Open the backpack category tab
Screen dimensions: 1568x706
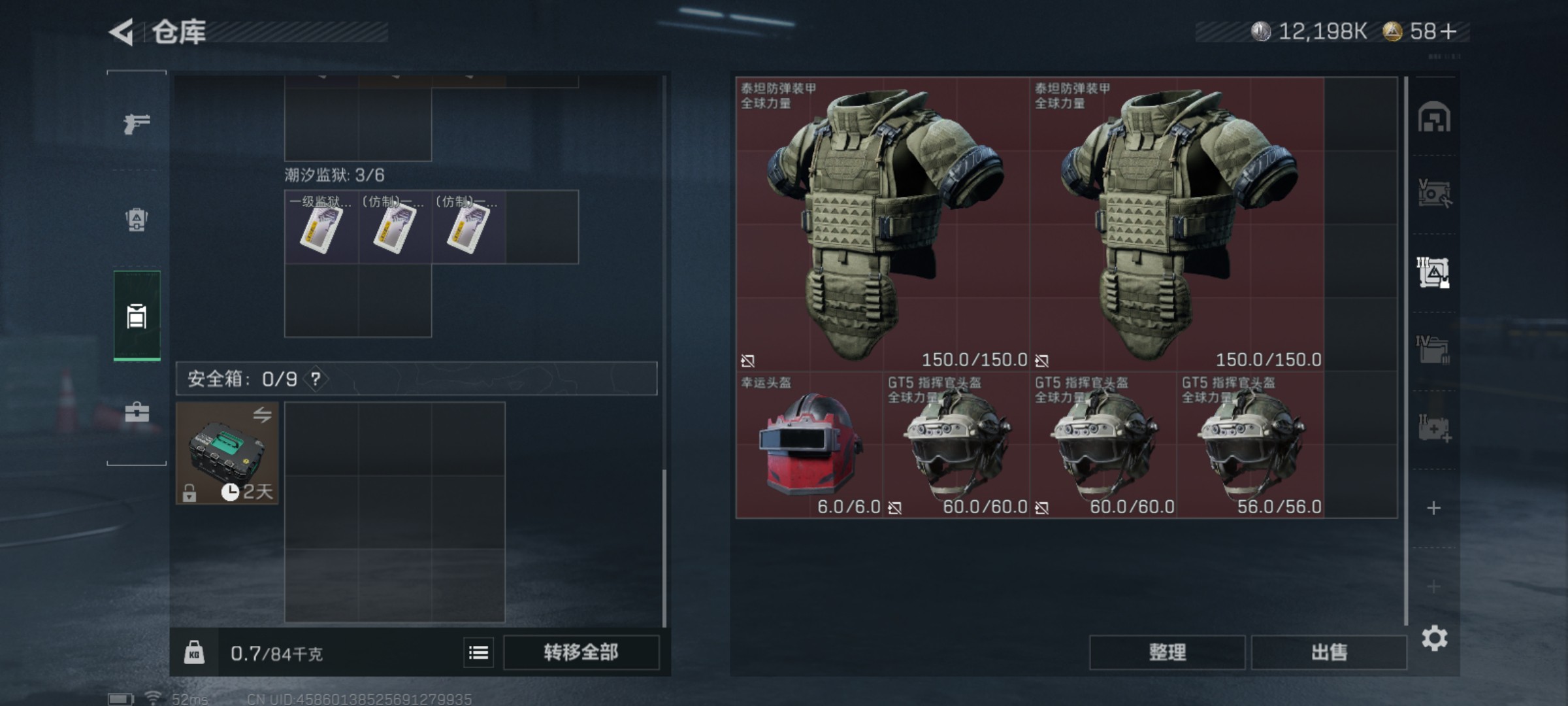(137, 220)
